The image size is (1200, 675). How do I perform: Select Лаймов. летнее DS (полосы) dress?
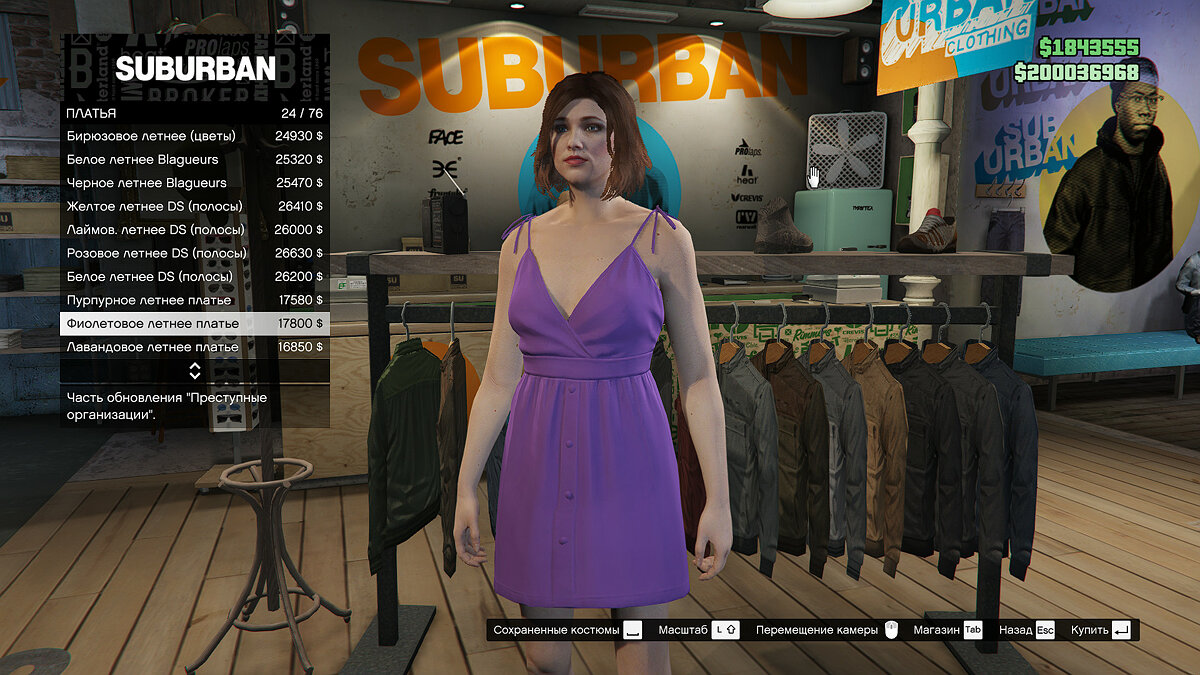[x=195, y=230]
